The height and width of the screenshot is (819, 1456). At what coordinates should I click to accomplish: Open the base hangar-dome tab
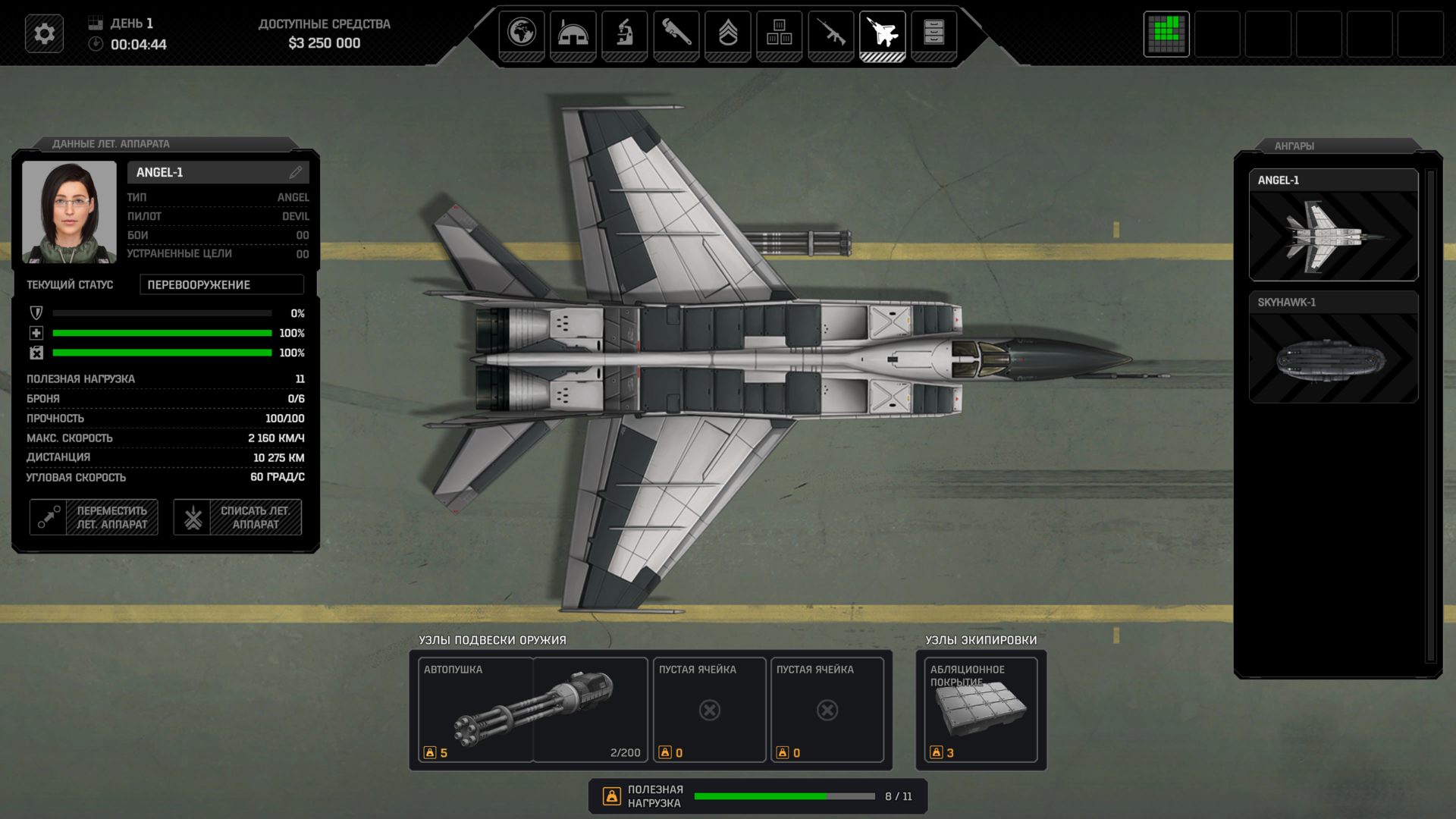click(573, 34)
